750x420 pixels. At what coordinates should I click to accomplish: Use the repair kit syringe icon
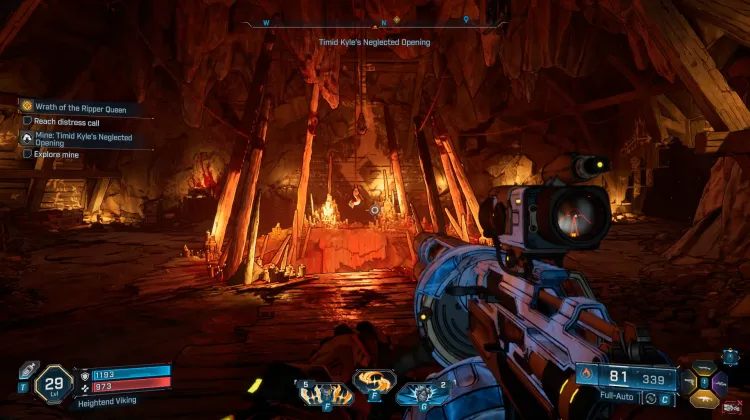click(27, 371)
